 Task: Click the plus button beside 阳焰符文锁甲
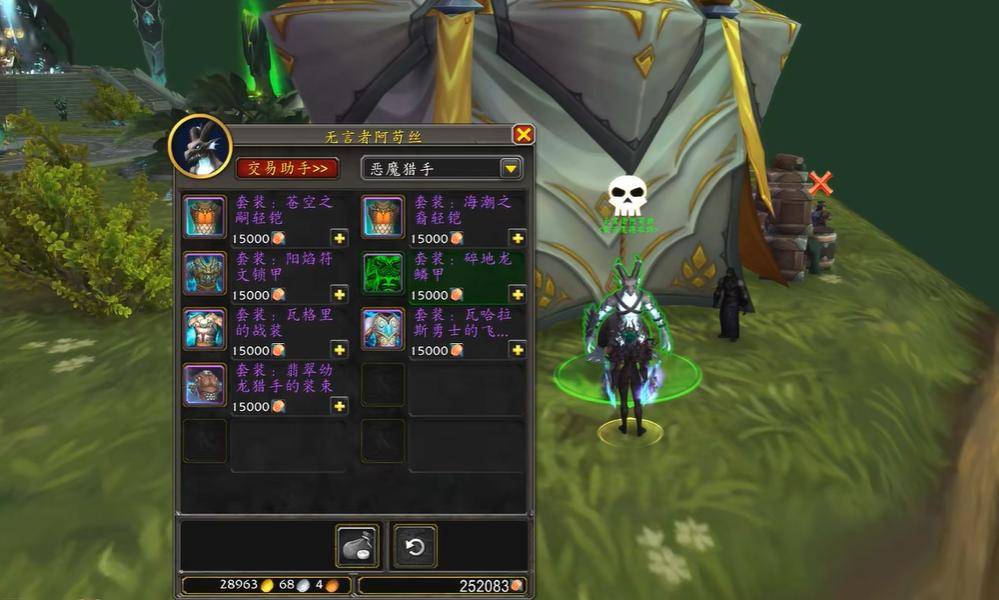pyautogui.click(x=339, y=294)
